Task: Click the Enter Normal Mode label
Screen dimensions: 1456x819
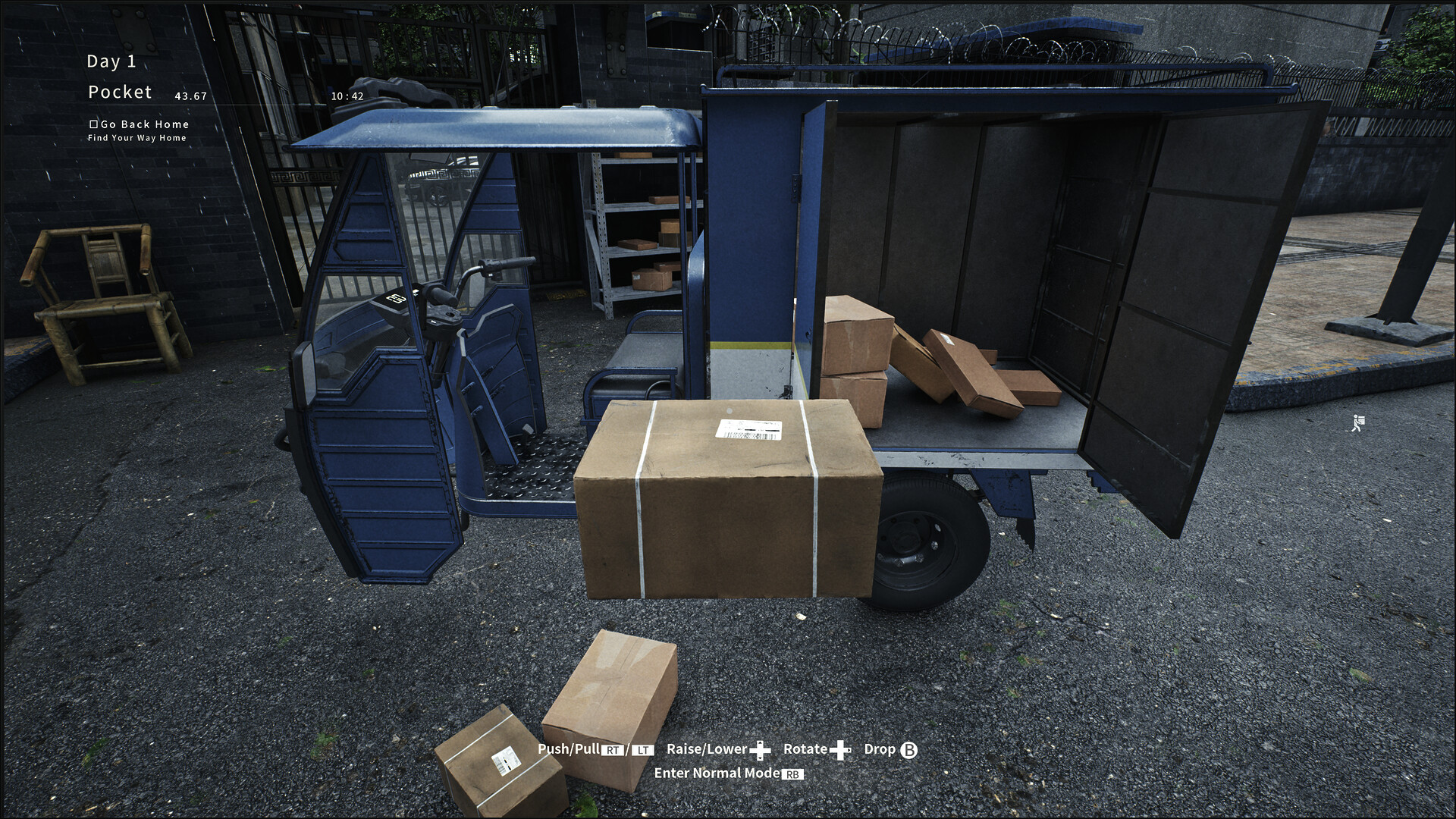Action: 717,773
